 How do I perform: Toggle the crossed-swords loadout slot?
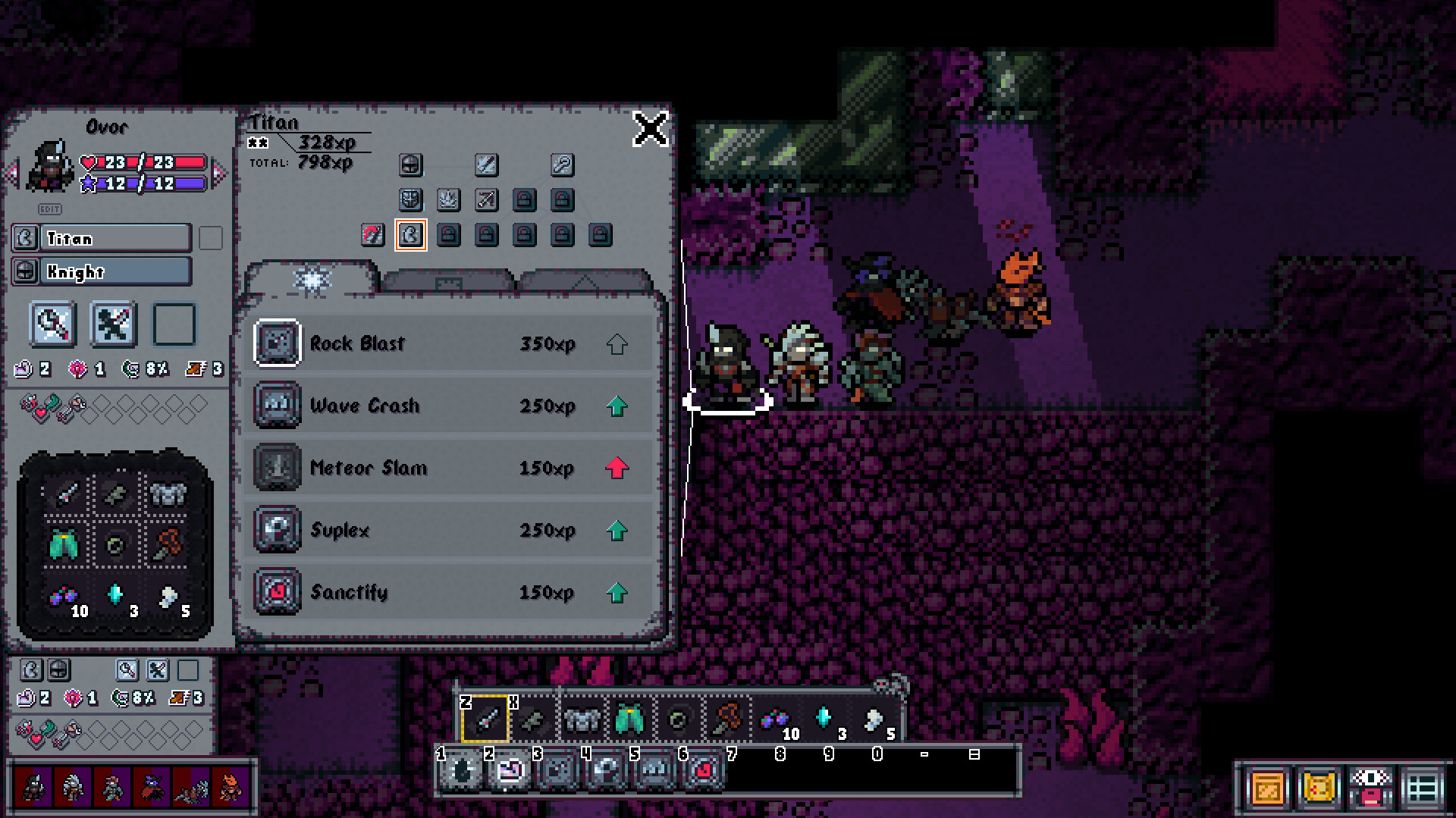tap(112, 324)
